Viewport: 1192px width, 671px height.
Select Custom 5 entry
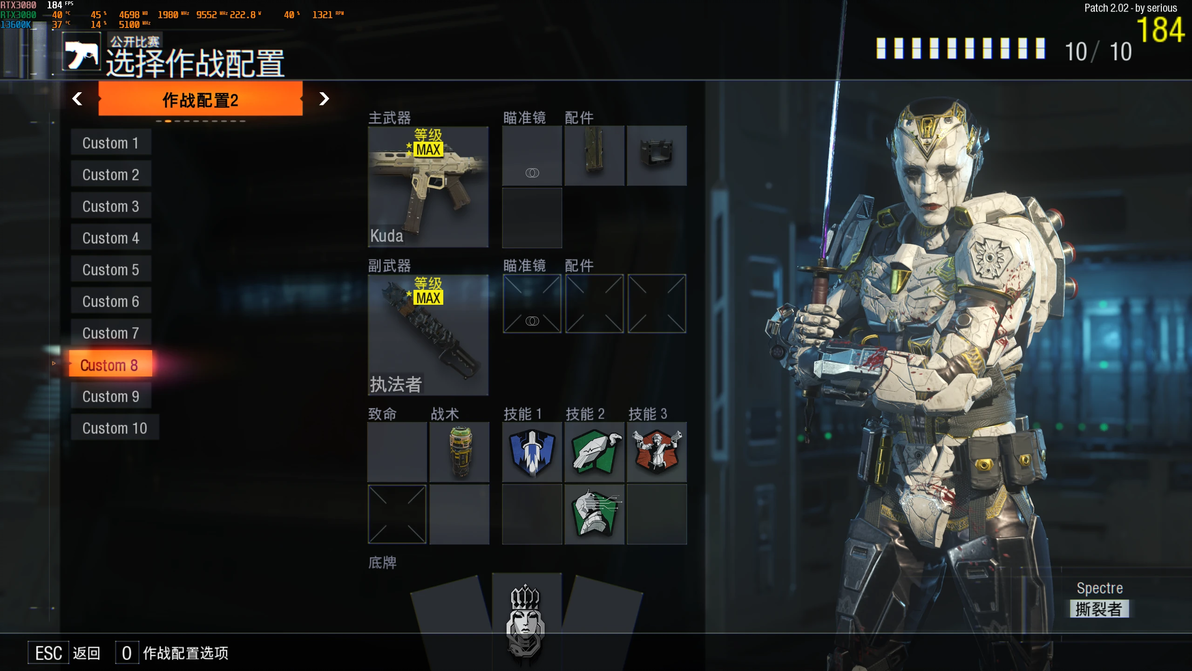click(110, 270)
